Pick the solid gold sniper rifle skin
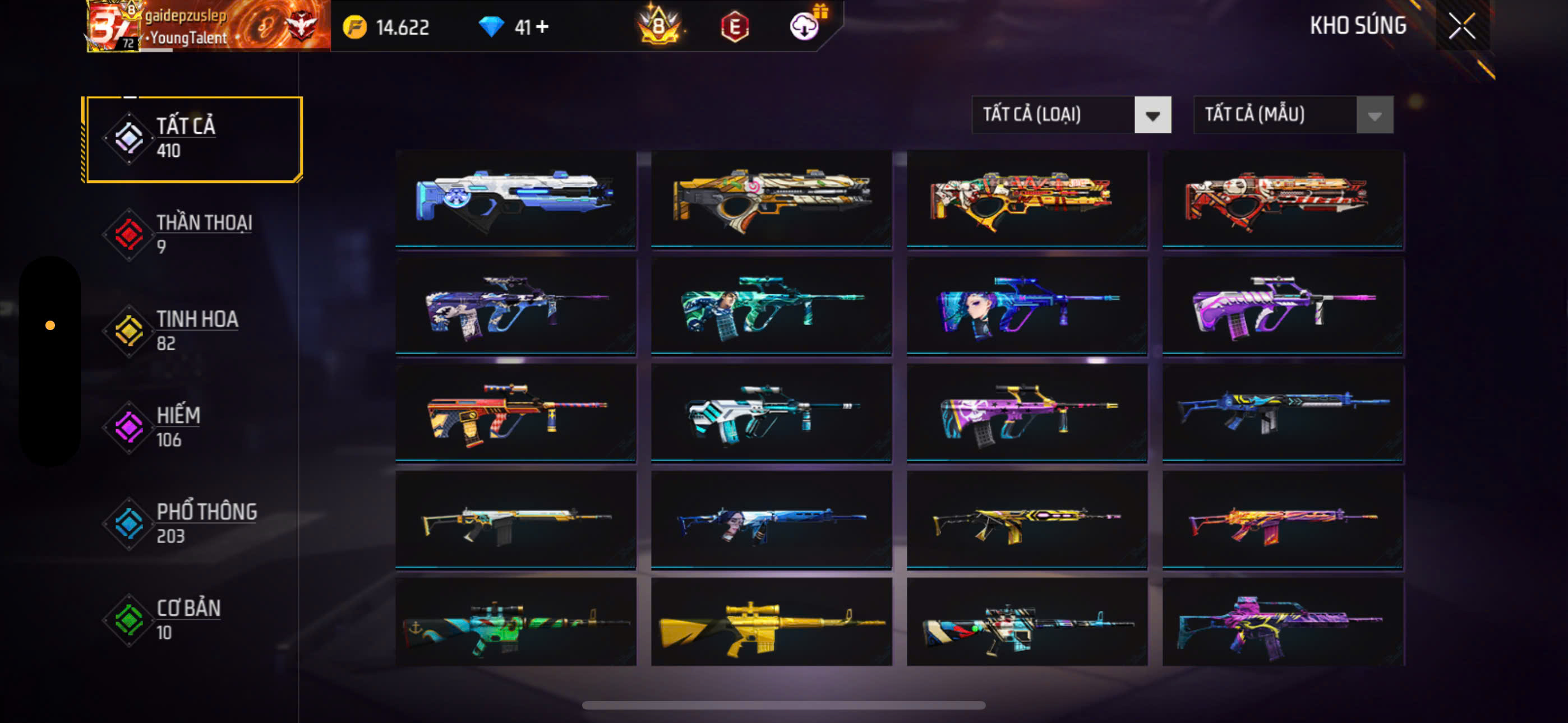 (x=771, y=622)
